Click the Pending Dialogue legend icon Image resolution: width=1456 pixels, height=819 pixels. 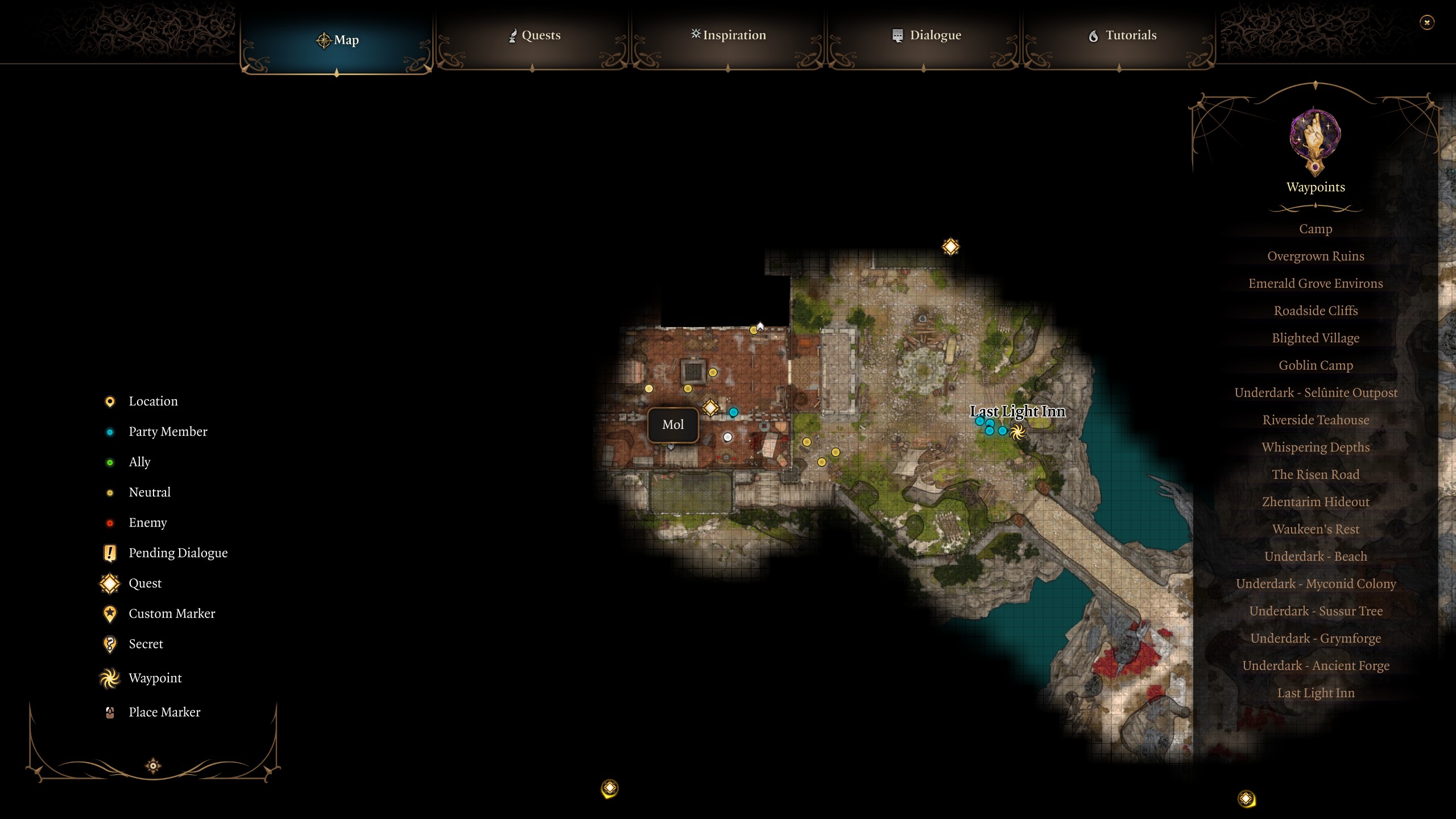point(109,552)
